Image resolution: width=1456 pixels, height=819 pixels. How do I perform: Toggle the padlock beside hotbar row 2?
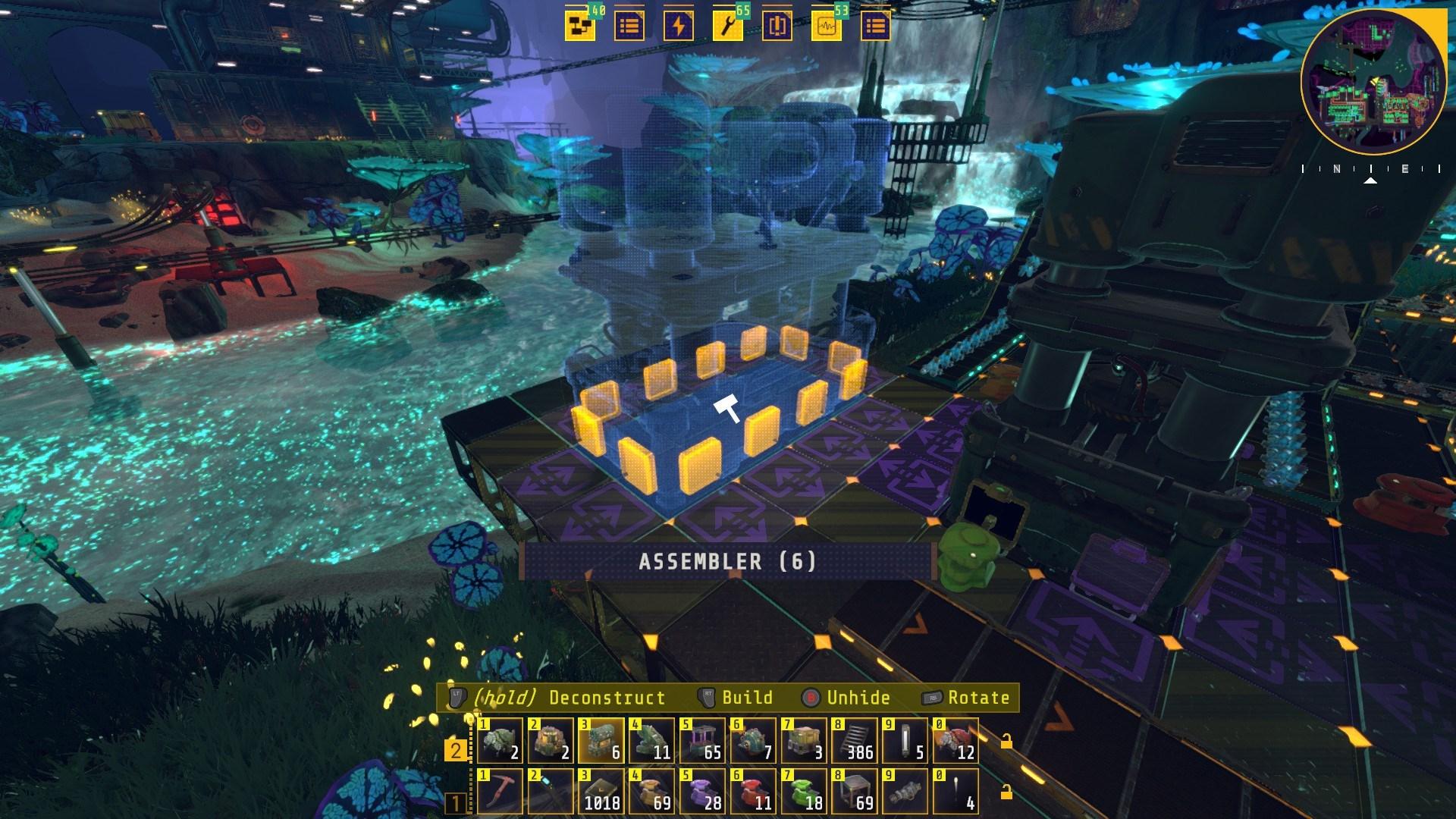[1006, 741]
